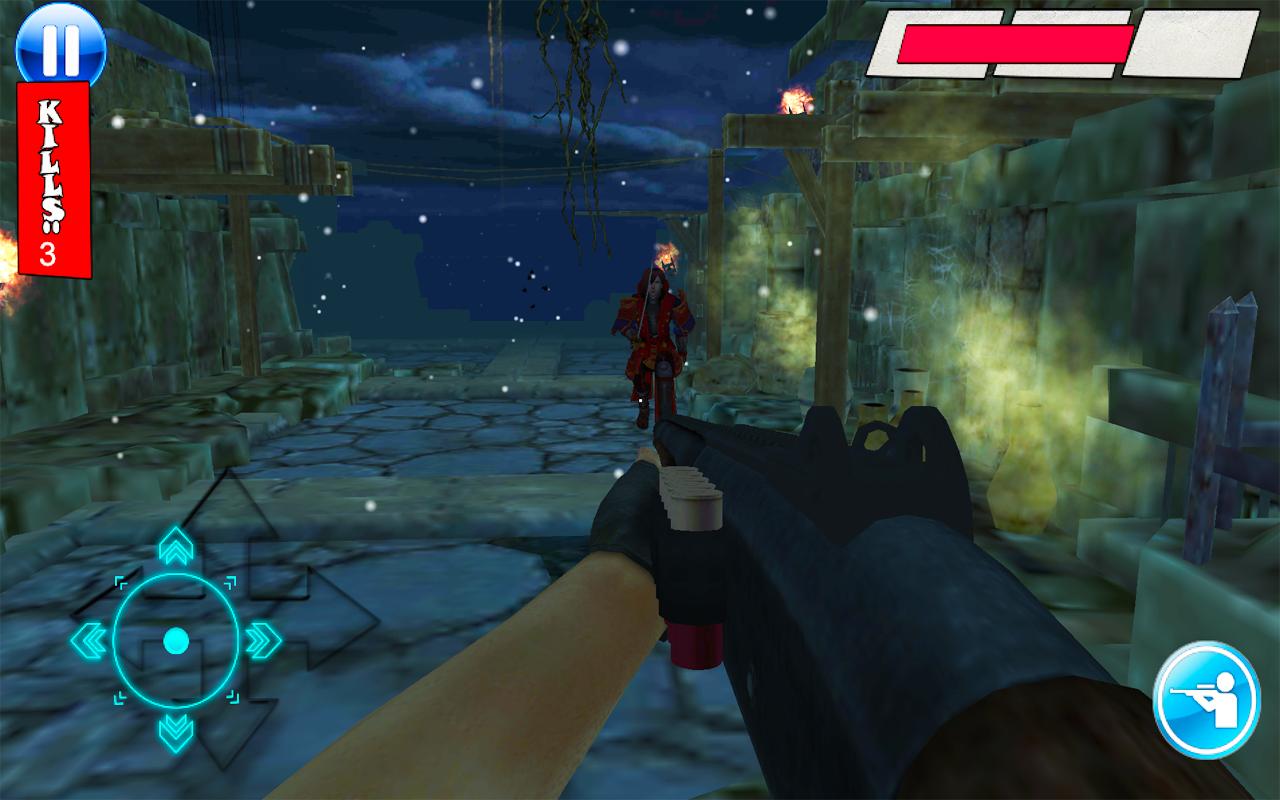Tap the joystick's right arrow to strafe right
The width and height of the screenshot is (1280, 800).
[x=263, y=640]
